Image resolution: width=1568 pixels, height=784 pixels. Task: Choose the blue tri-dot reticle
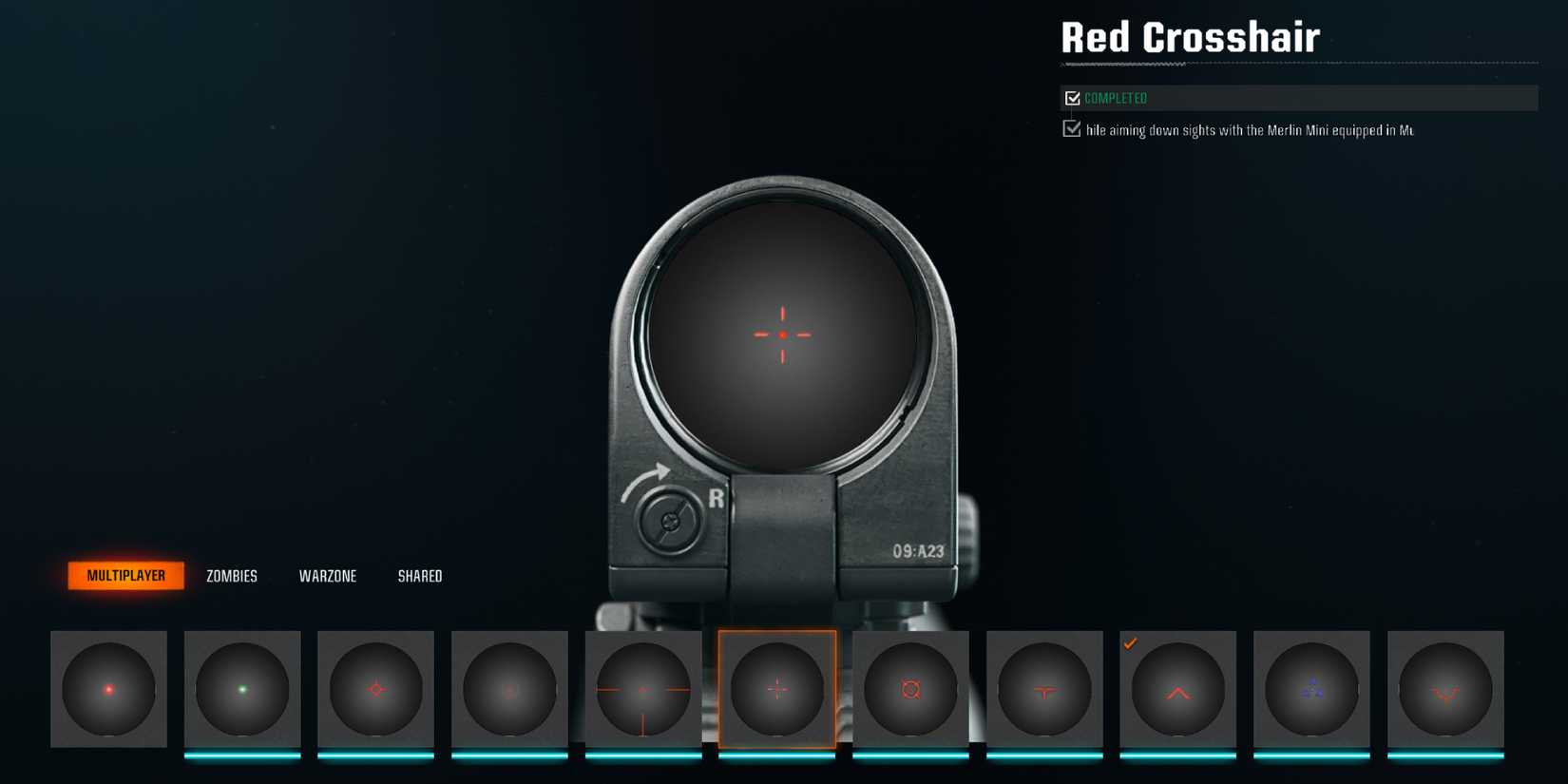1313,689
